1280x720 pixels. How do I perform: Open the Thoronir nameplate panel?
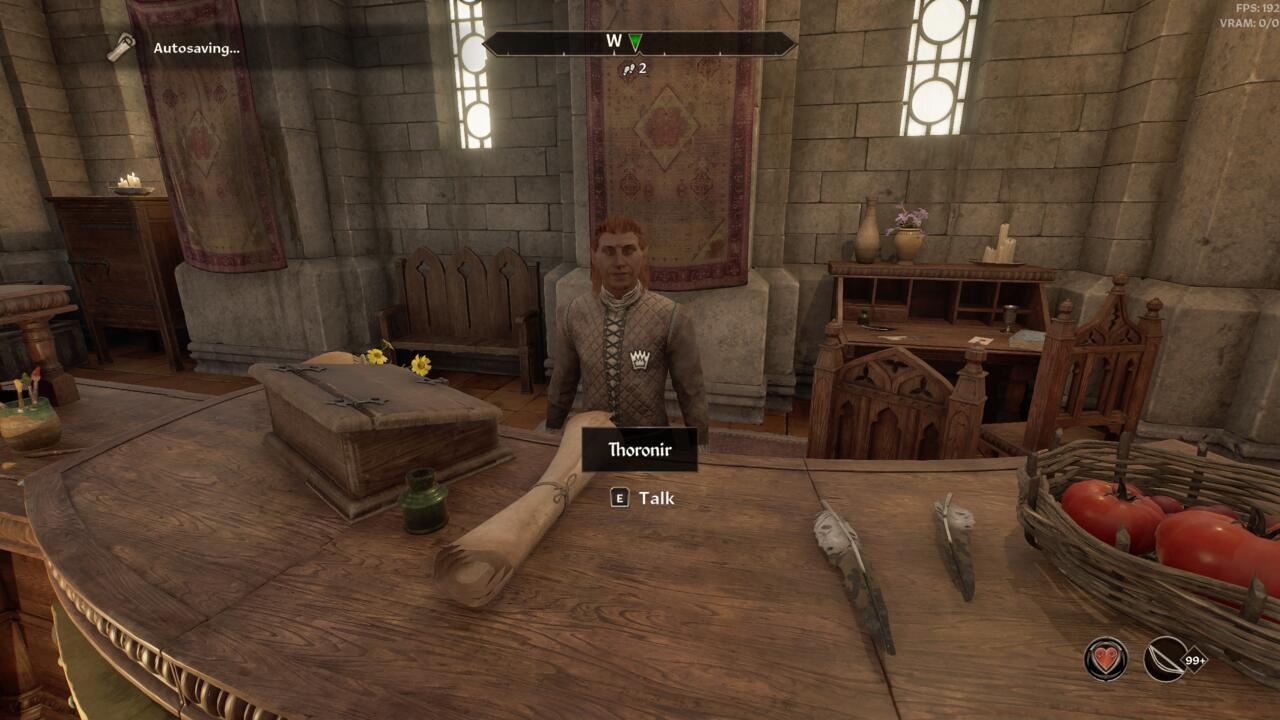[x=640, y=449]
